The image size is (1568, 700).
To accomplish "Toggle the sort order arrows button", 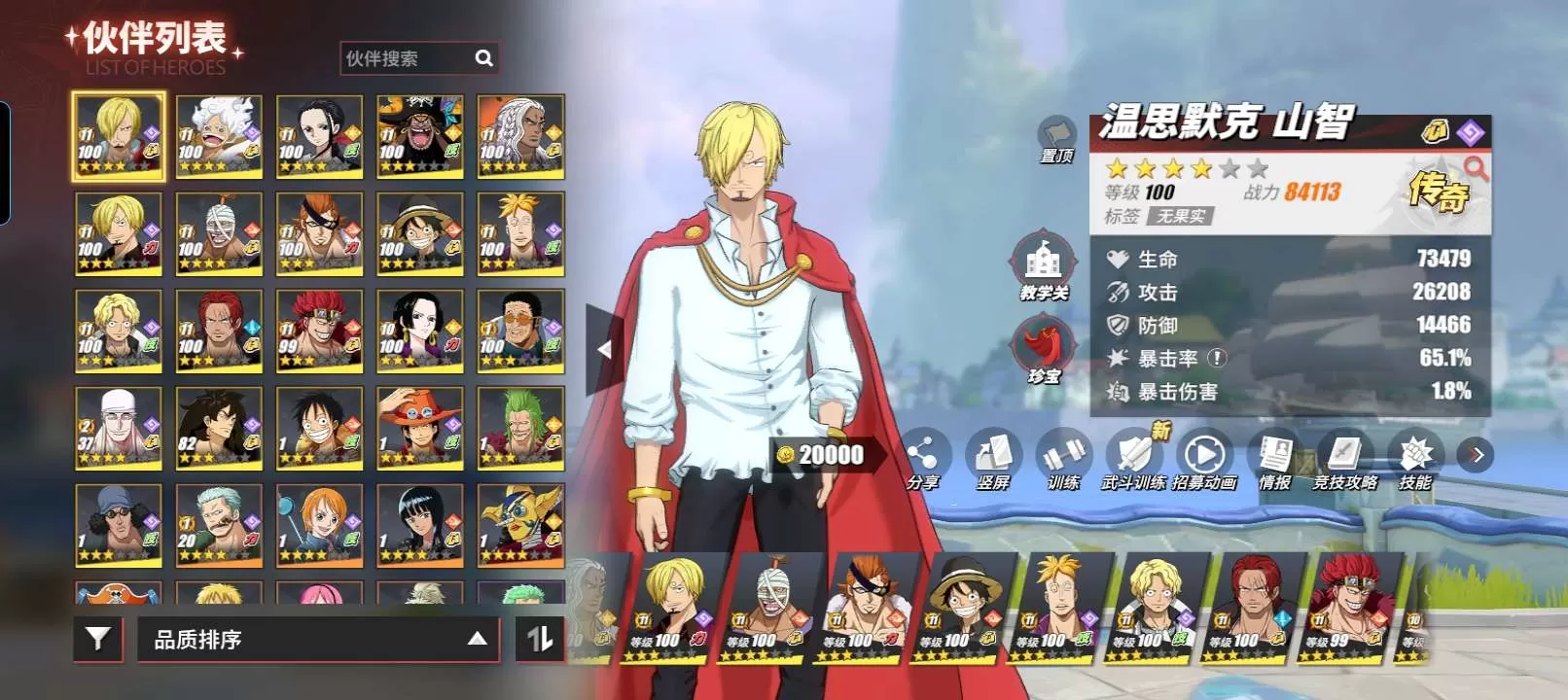I will 540,639.
